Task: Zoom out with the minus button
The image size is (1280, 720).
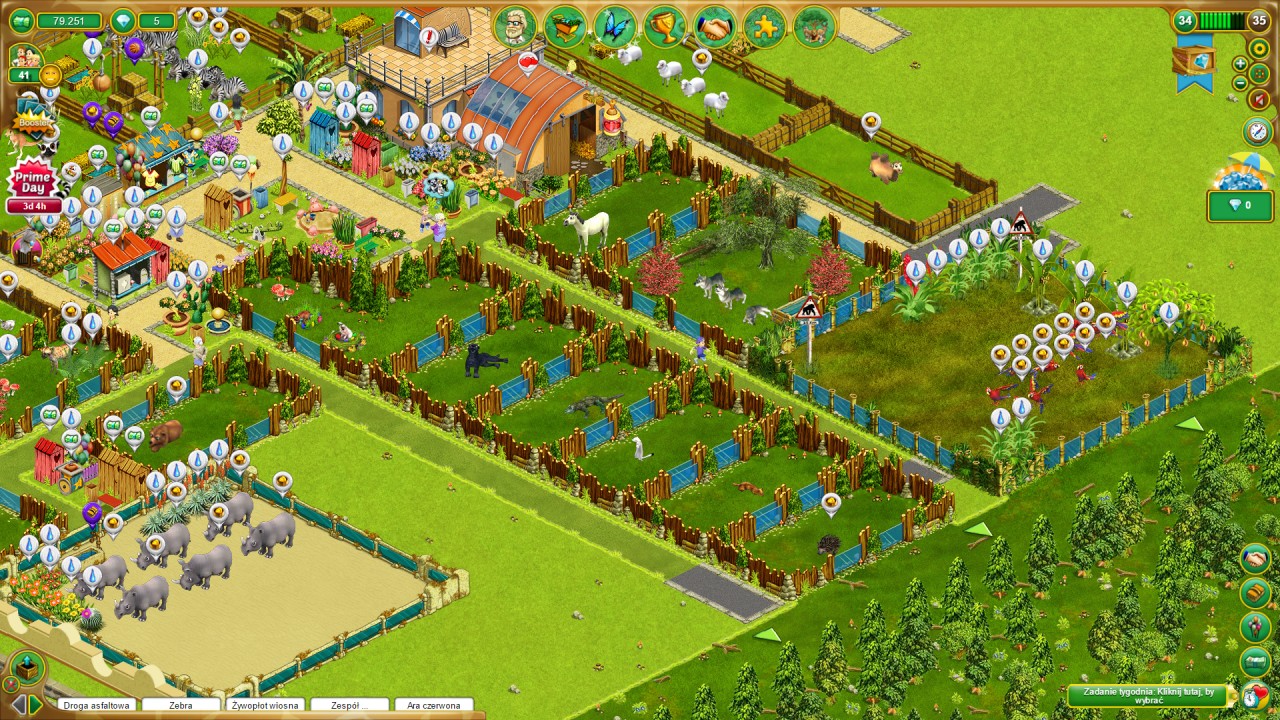Action: tap(1240, 83)
